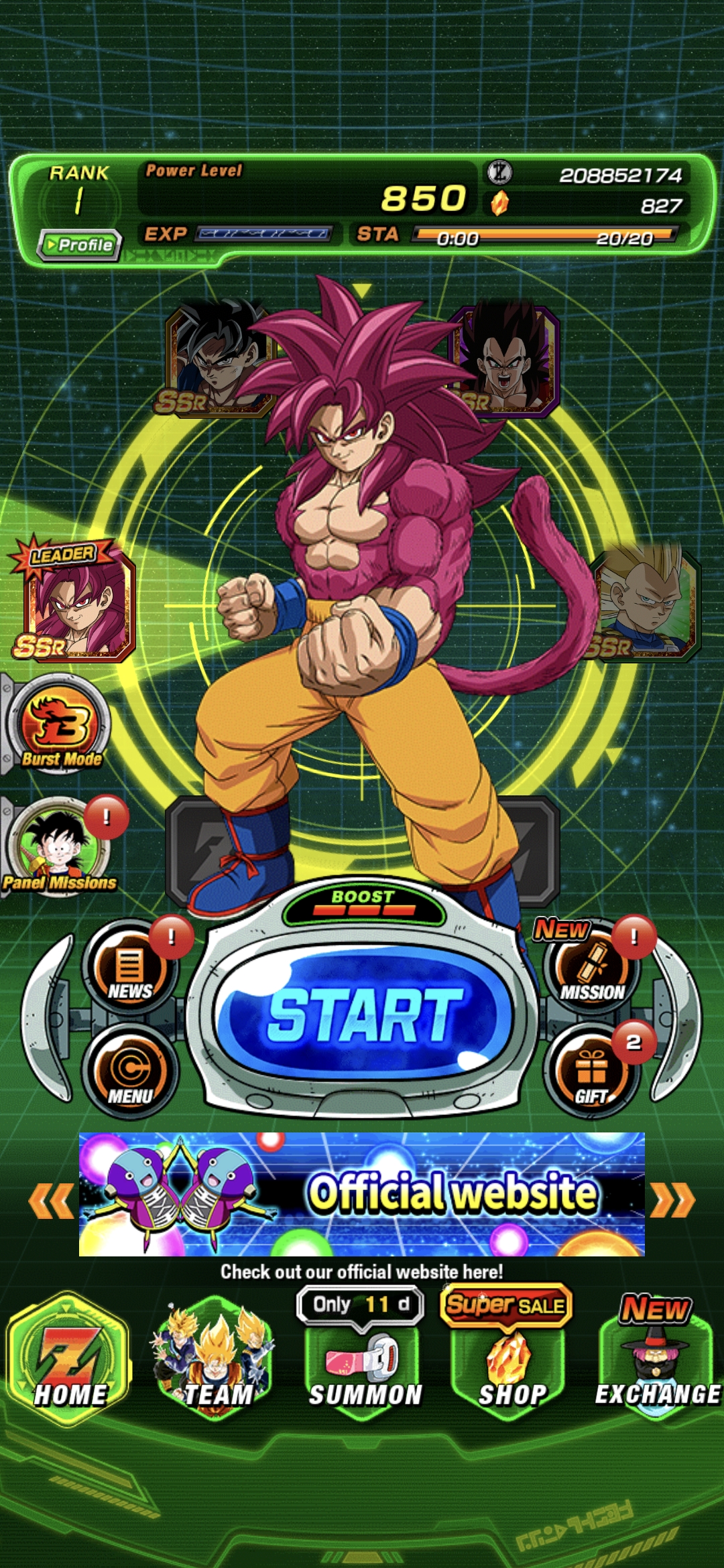Open the MISSION screen
This screenshot has height=1568, width=724.
click(x=593, y=969)
